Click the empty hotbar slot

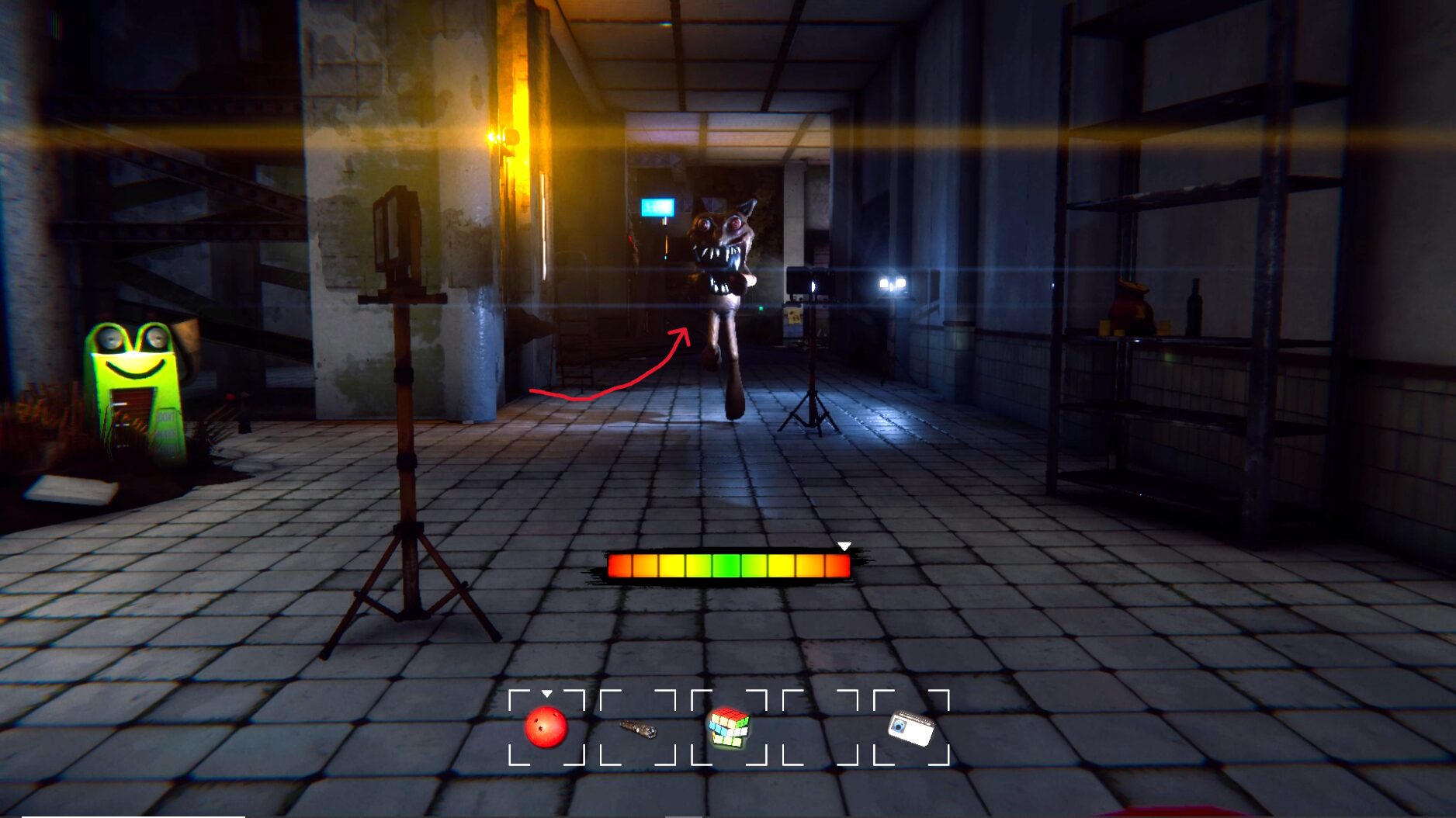coord(820,727)
